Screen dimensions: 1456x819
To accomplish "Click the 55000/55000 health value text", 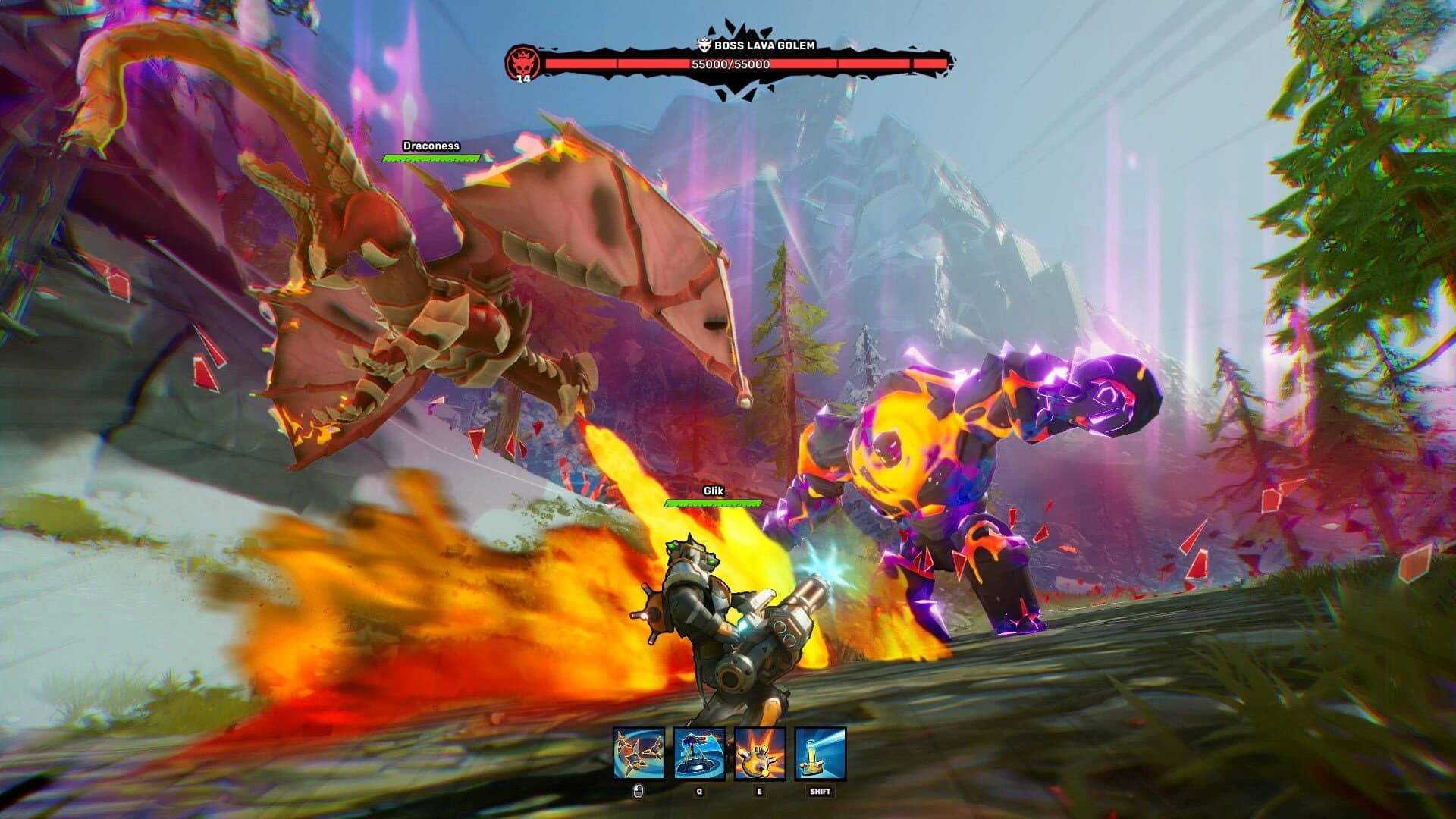I will coord(730,66).
